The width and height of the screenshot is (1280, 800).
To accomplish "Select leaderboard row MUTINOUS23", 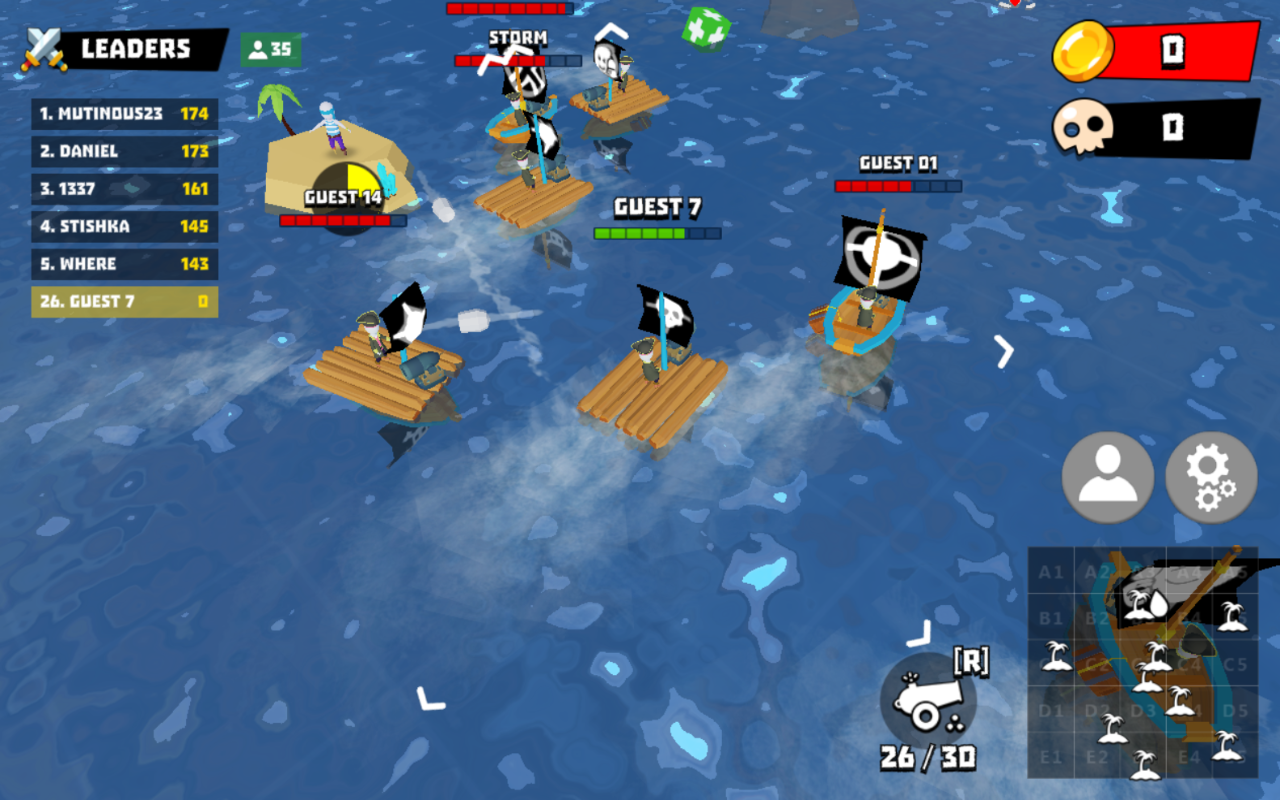I will tap(125, 114).
